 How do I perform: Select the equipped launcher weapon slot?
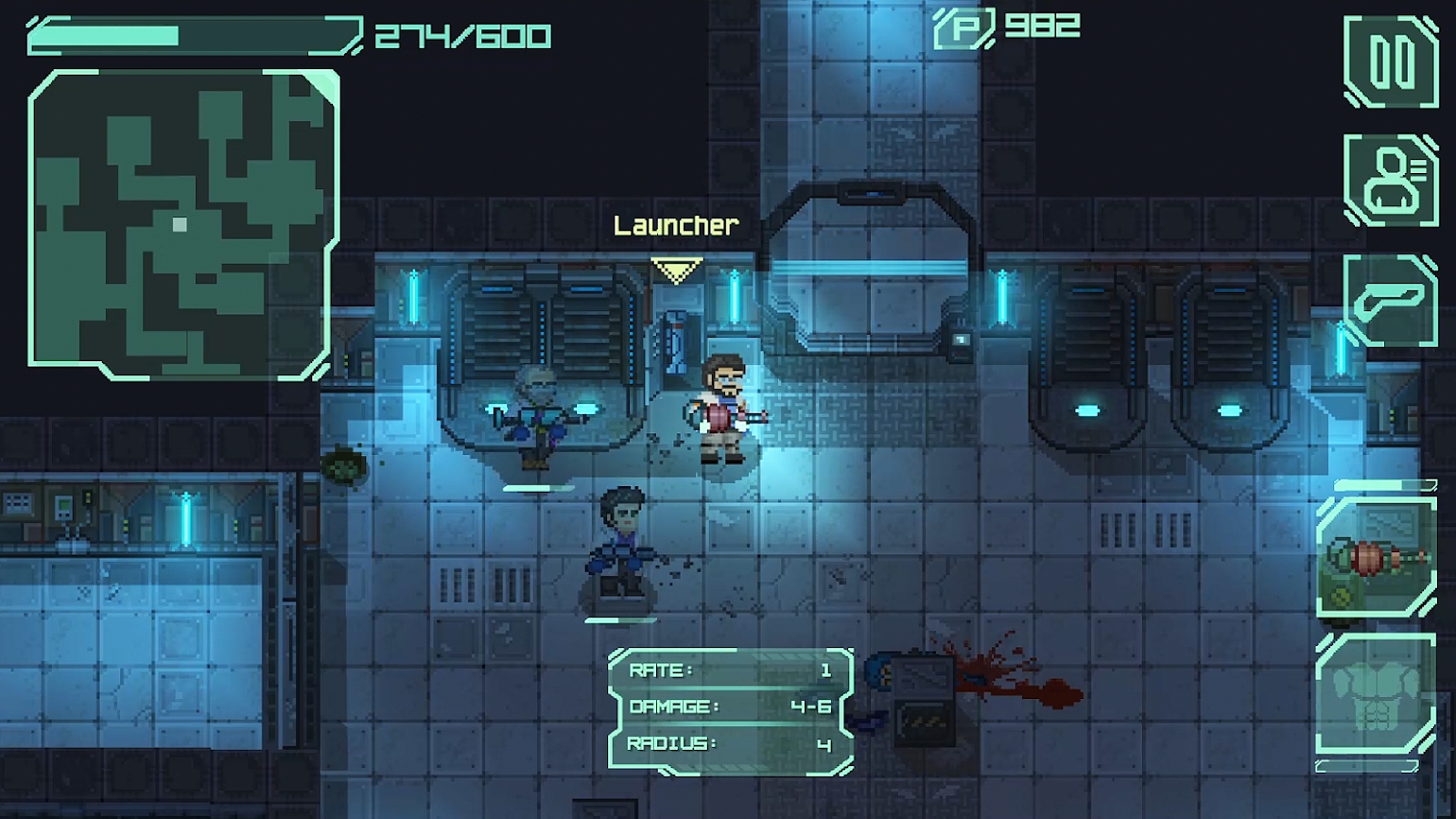tap(1377, 558)
